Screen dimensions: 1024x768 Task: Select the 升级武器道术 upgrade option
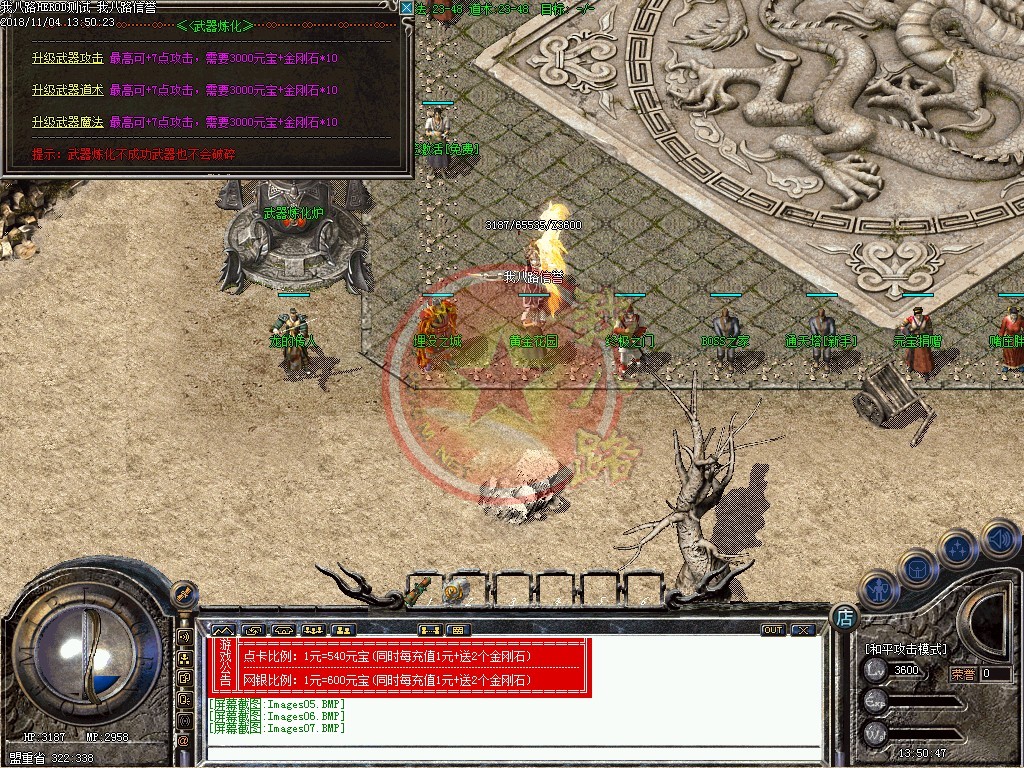pos(67,90)
